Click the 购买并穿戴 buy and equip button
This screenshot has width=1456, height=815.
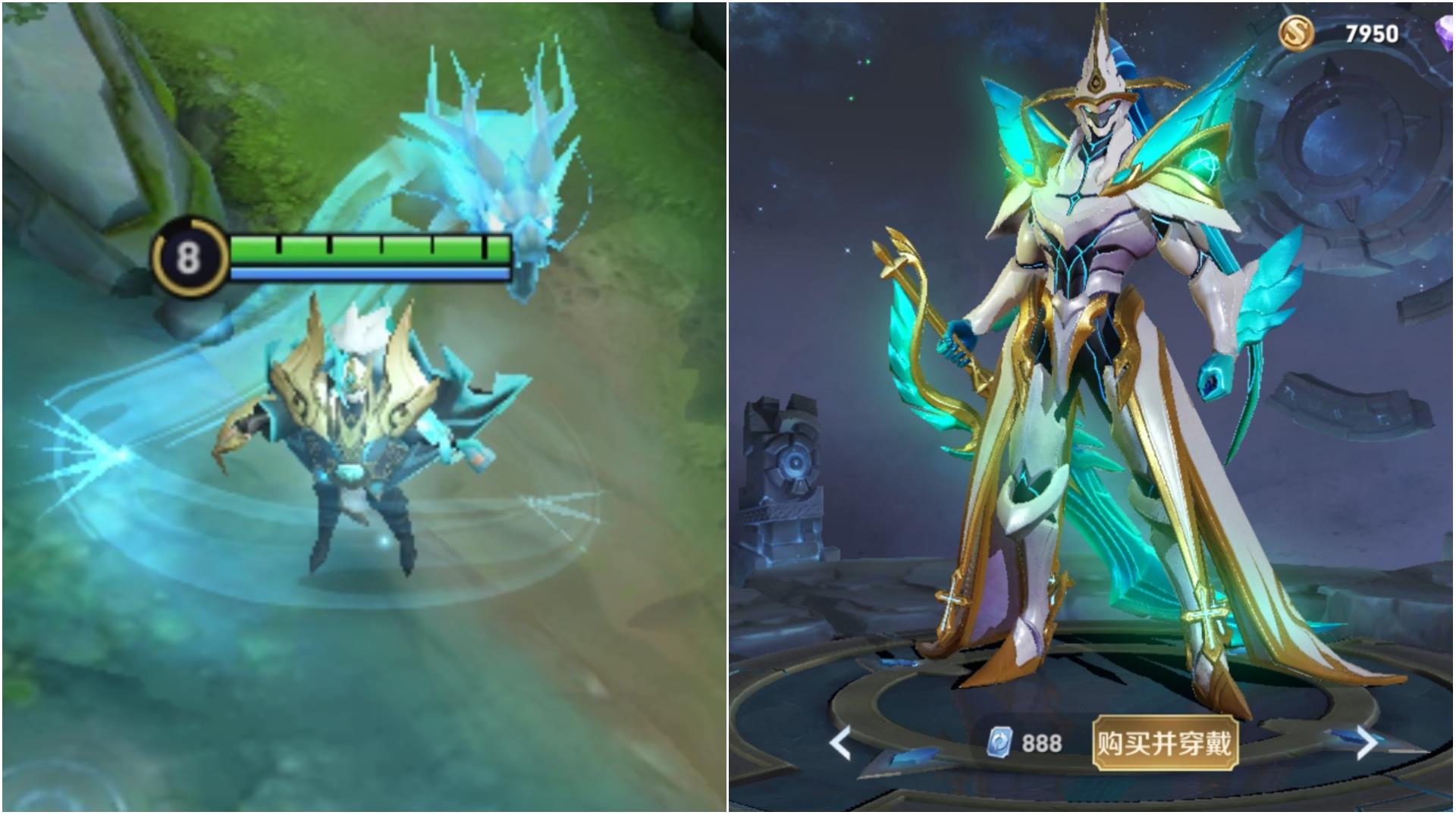coord(1164,744)
